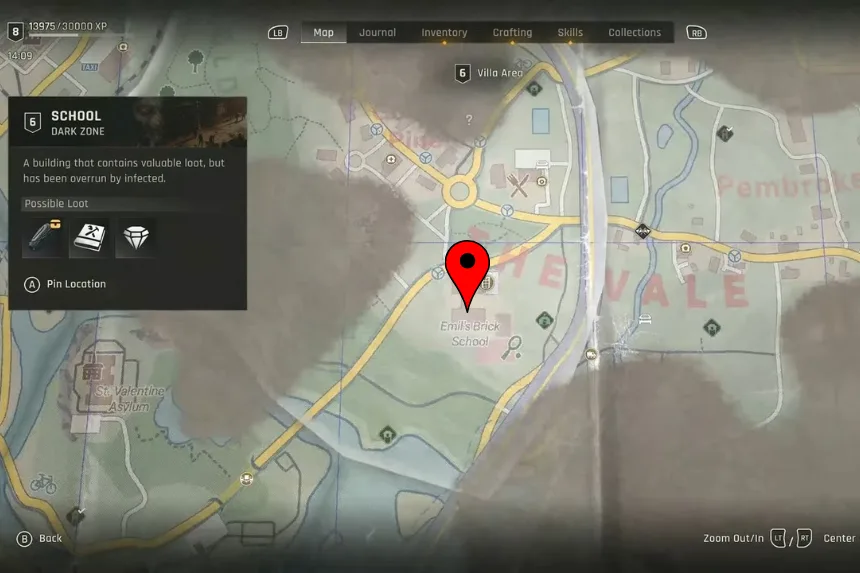This screenshot has height=573, width=860.
Task: Open the Collections tab
Action: pyautogui.click(x=635, y=32)
